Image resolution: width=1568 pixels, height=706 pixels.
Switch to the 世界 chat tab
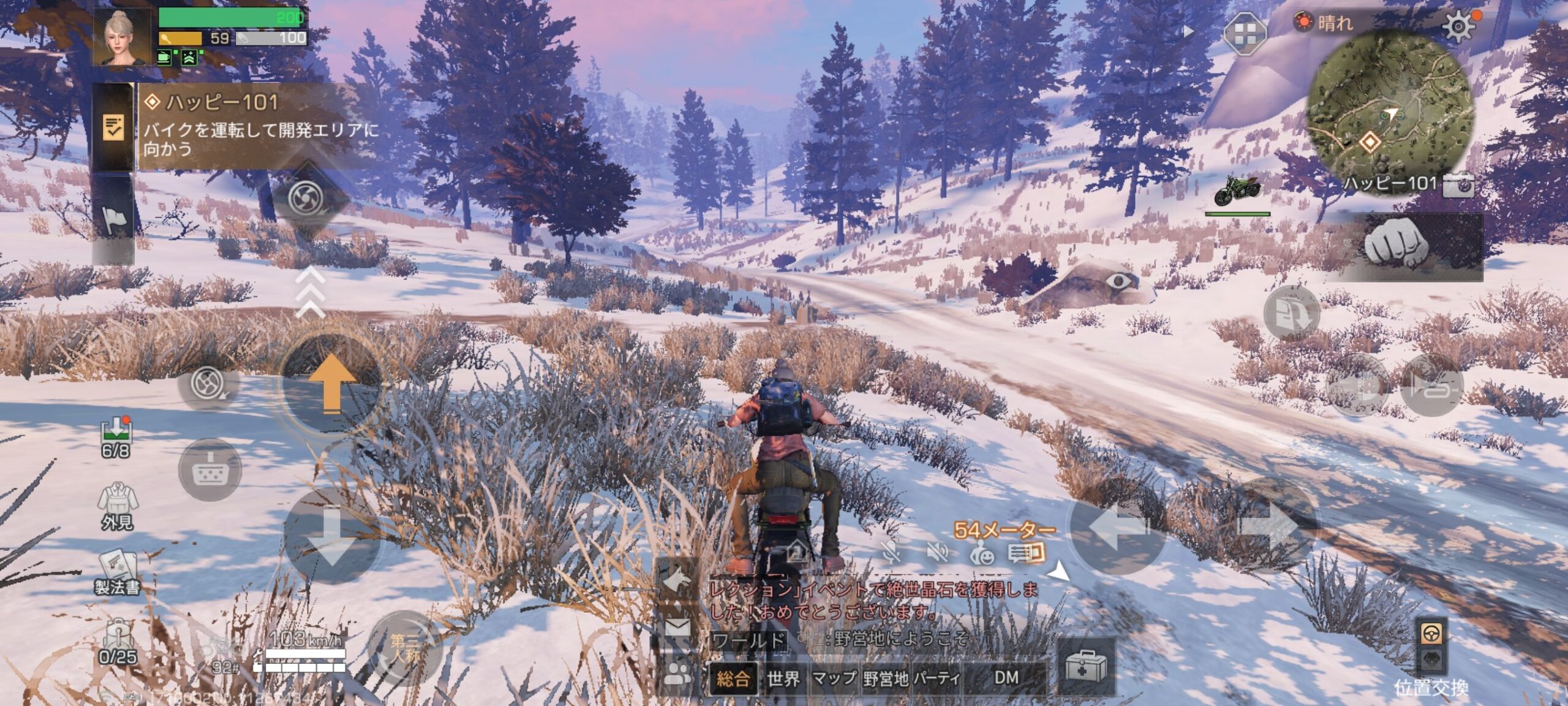point(783,678)
